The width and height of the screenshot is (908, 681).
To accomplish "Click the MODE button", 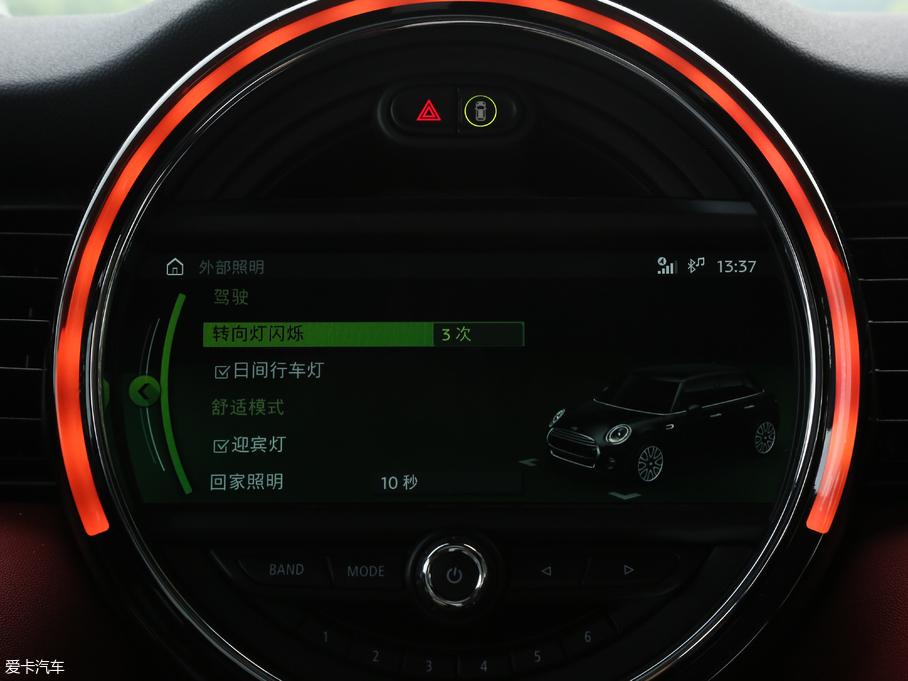I will 366,571.
